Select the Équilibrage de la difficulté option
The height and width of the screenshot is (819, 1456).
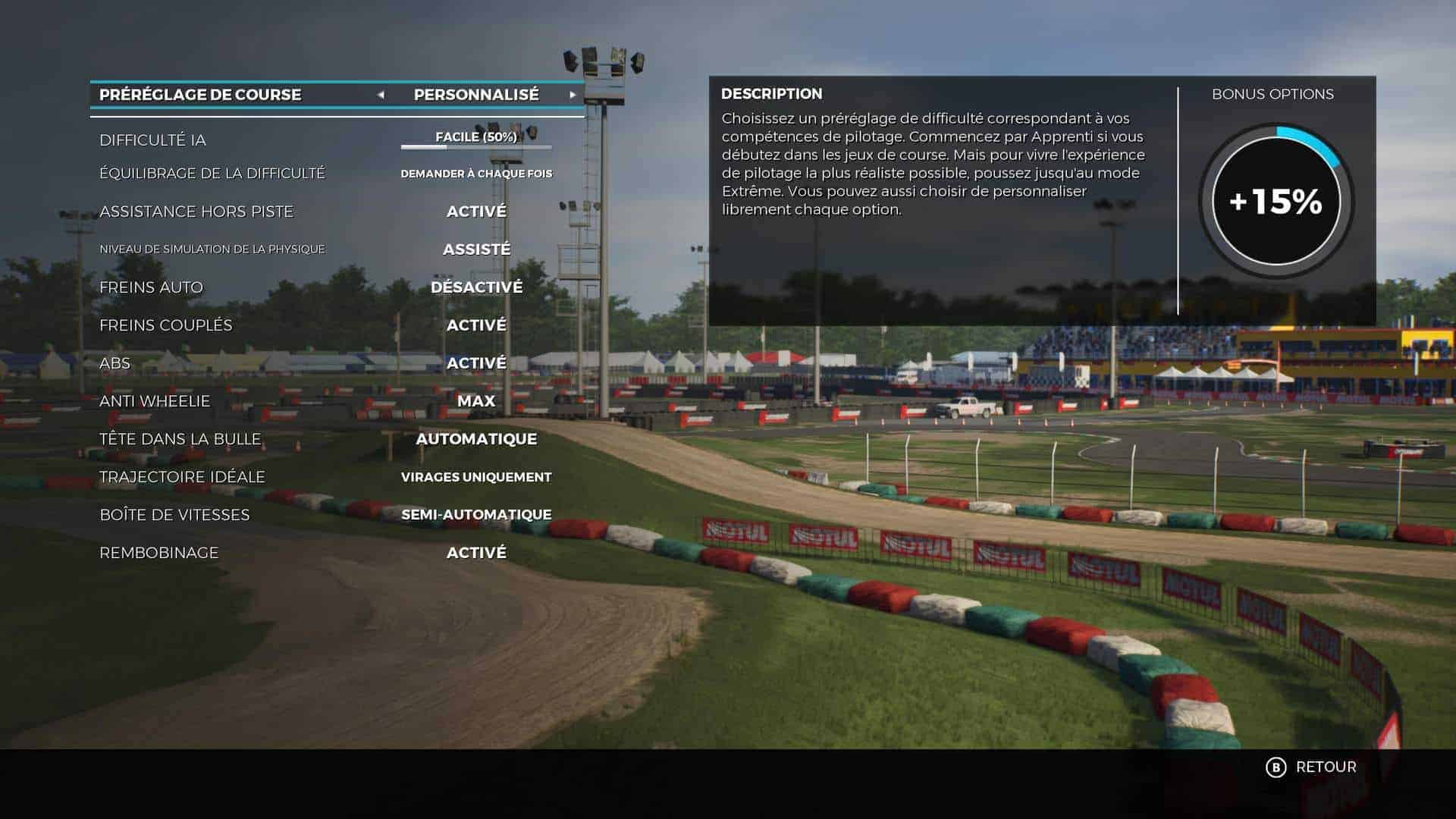[x=476, y=174]
